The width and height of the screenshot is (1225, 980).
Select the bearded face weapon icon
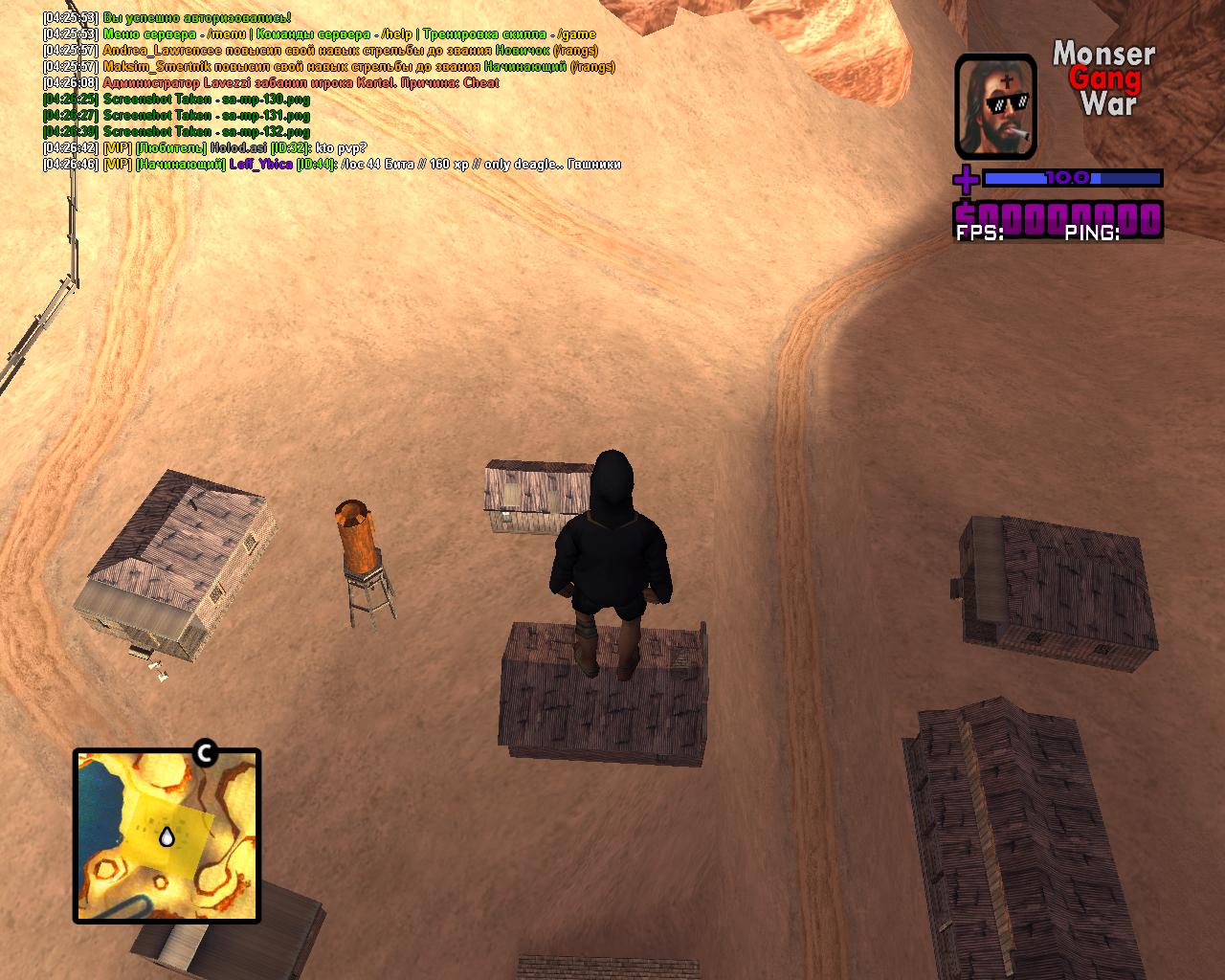coord(995,106)
